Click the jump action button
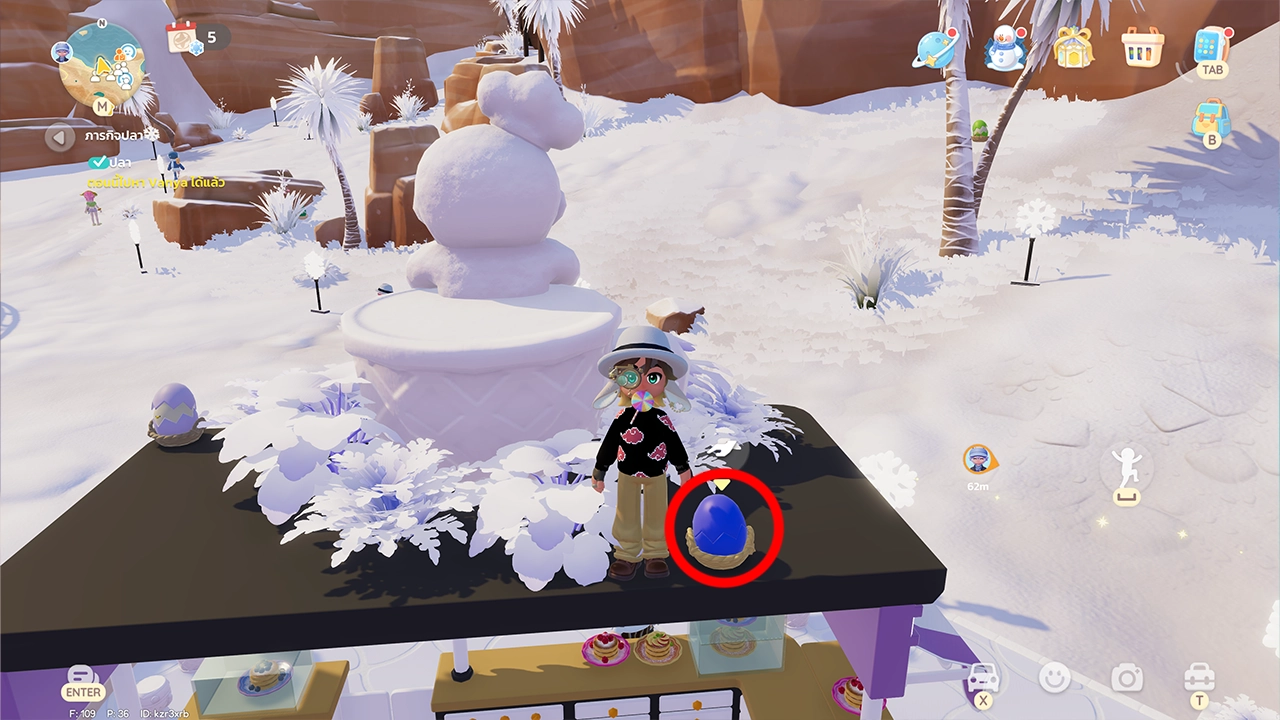This screenshot has height=720, width=1280. [1128, 471]
